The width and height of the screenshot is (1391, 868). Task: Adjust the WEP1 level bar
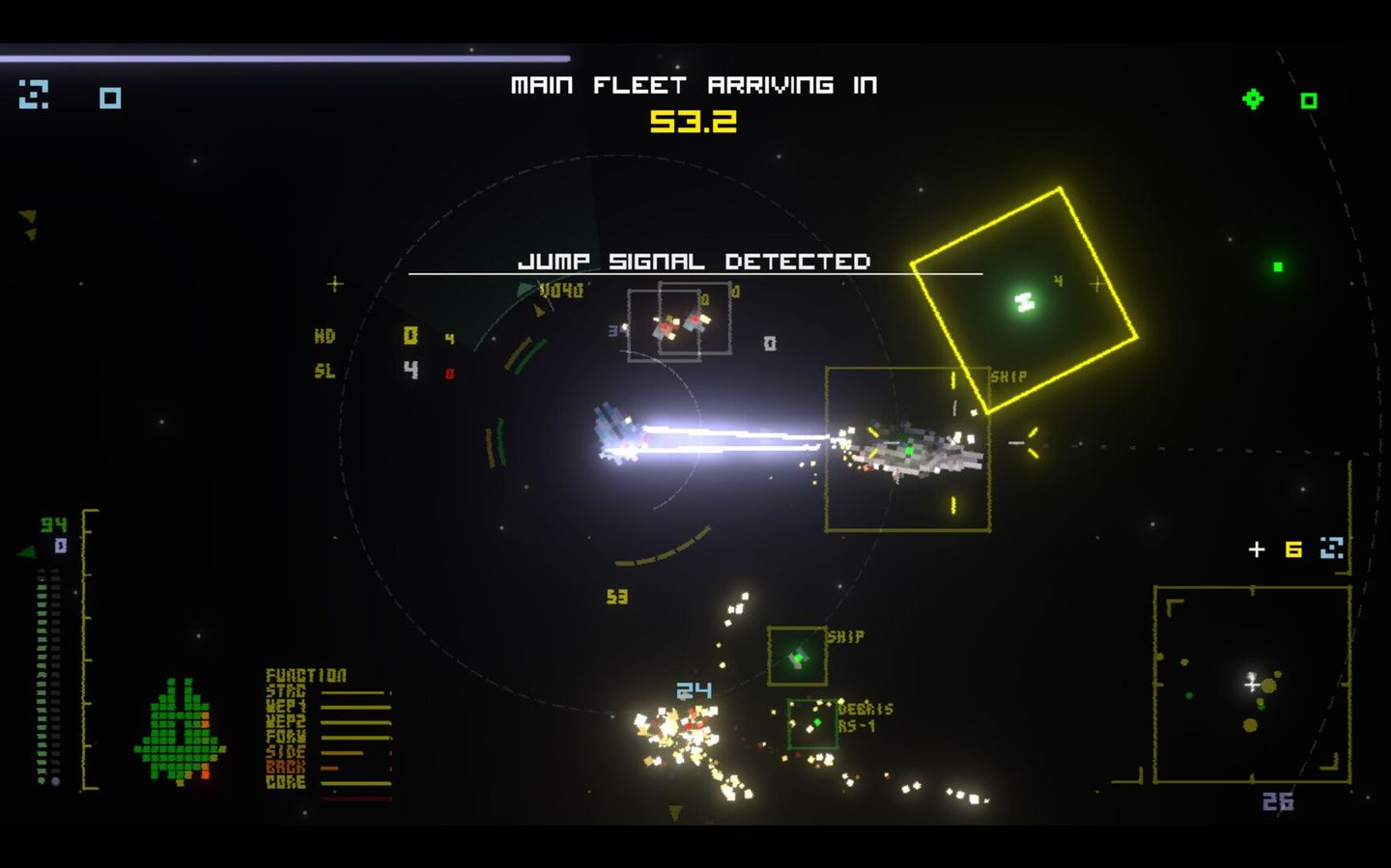(355, 707)
